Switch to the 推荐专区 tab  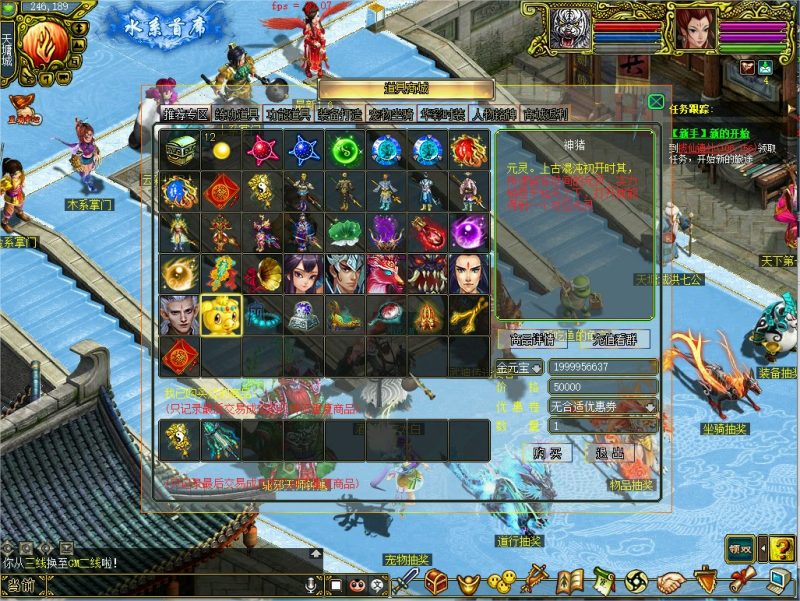tap(185, 113)
